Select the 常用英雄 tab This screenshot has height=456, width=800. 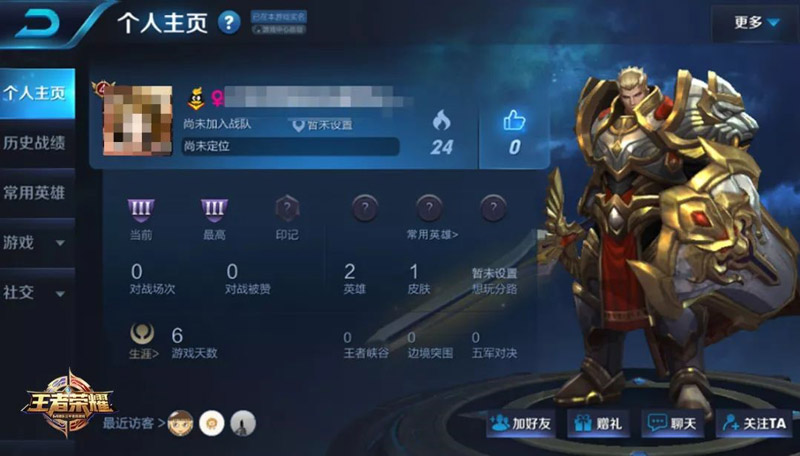[x=36, y=192]
